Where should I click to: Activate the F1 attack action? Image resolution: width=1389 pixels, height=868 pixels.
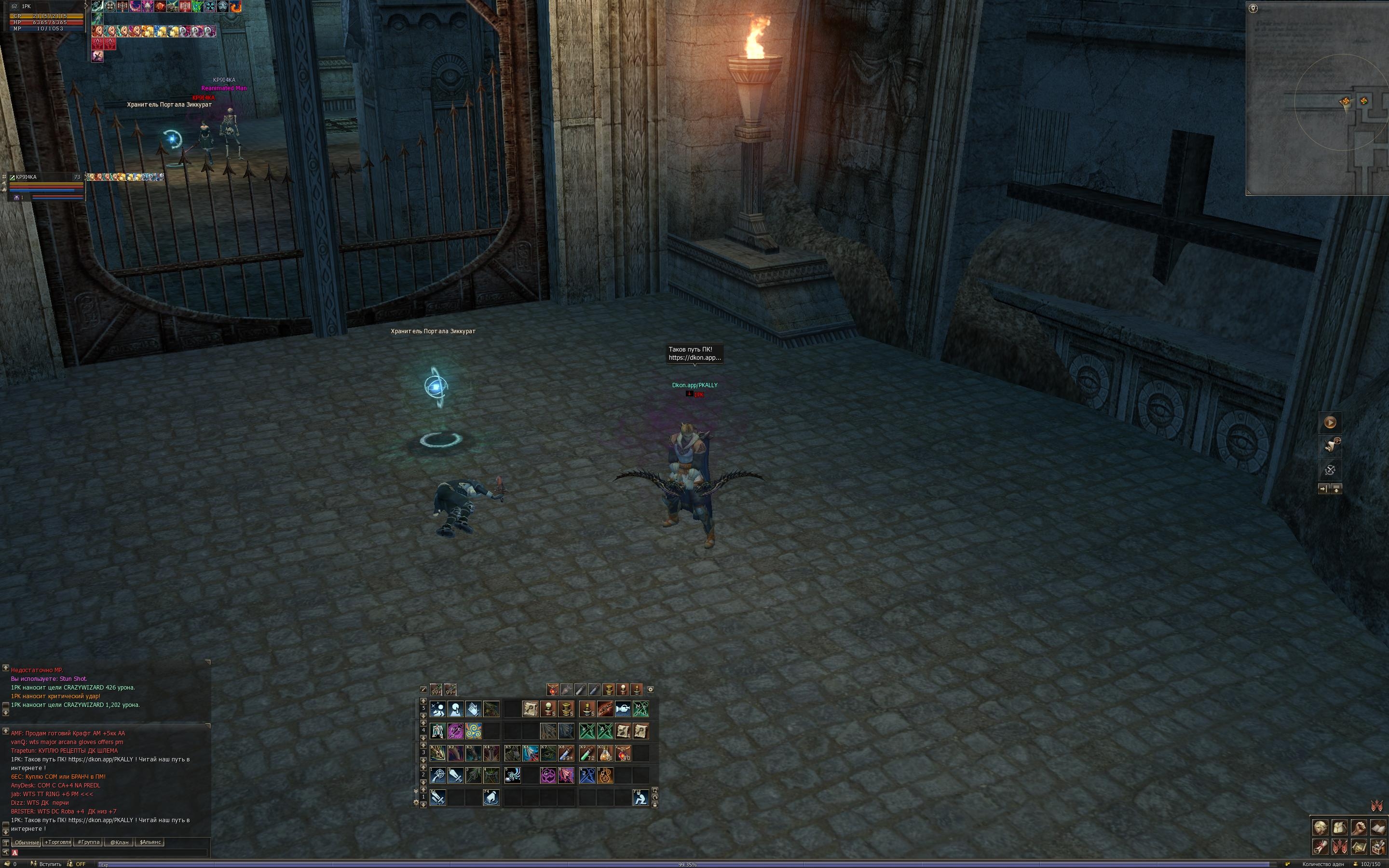[438, 798]
